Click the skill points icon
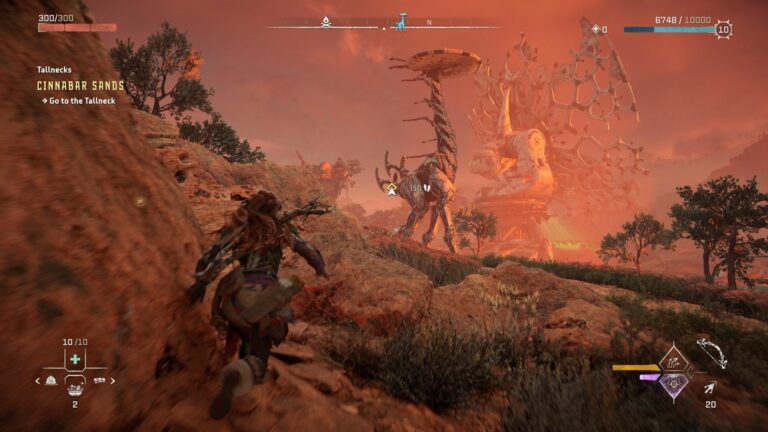The image size is (768, 432). click(x=597, y=30)
